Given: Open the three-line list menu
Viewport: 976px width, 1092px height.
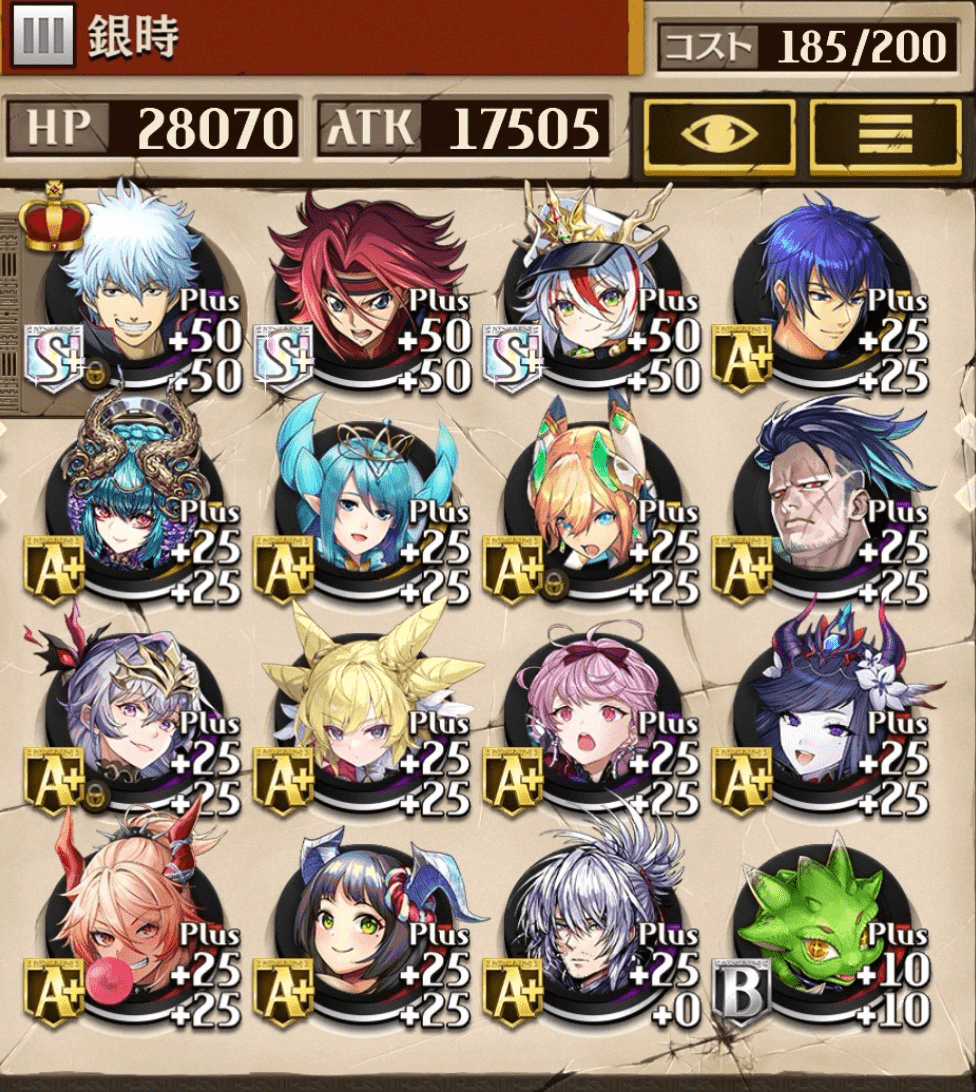Looking at the screenshot, I should 885,137.
